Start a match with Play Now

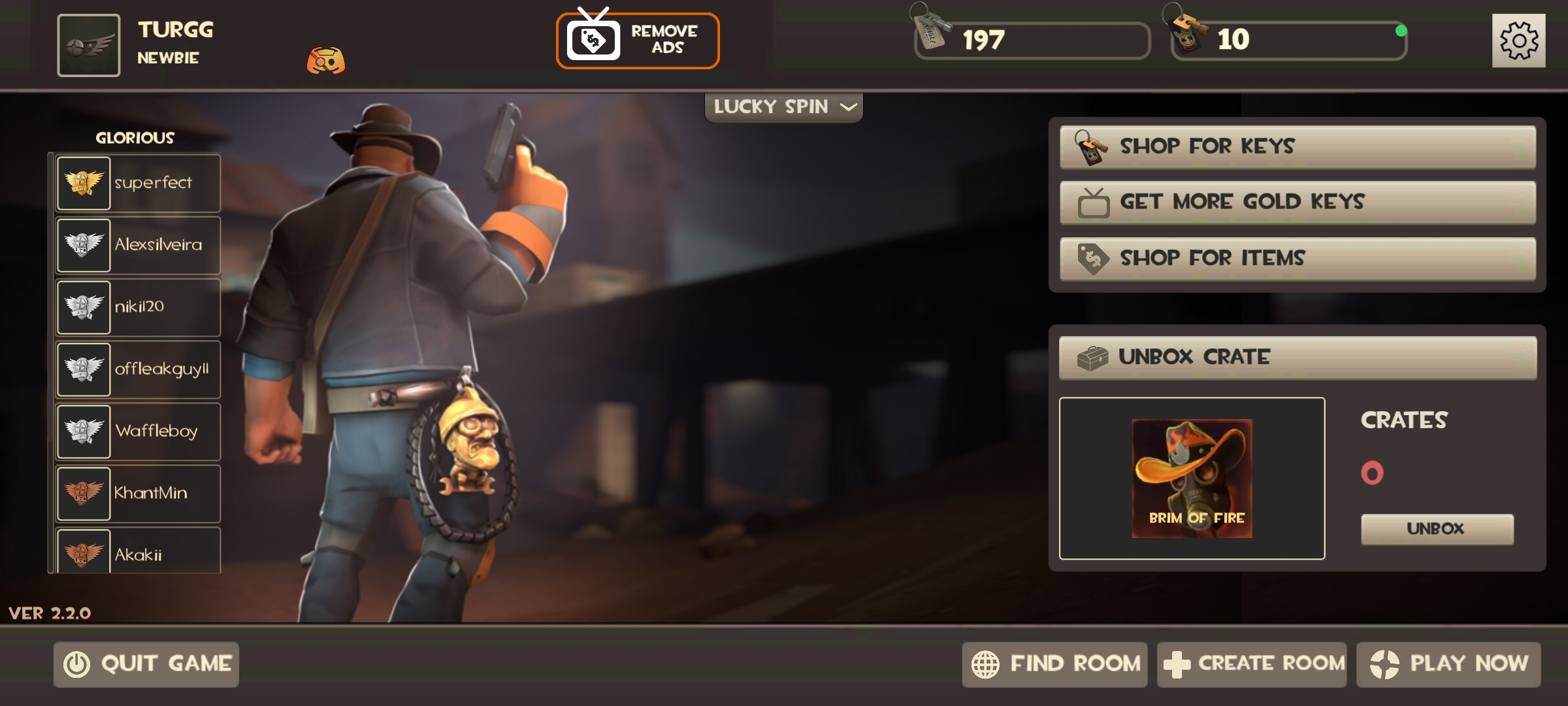1448,664
